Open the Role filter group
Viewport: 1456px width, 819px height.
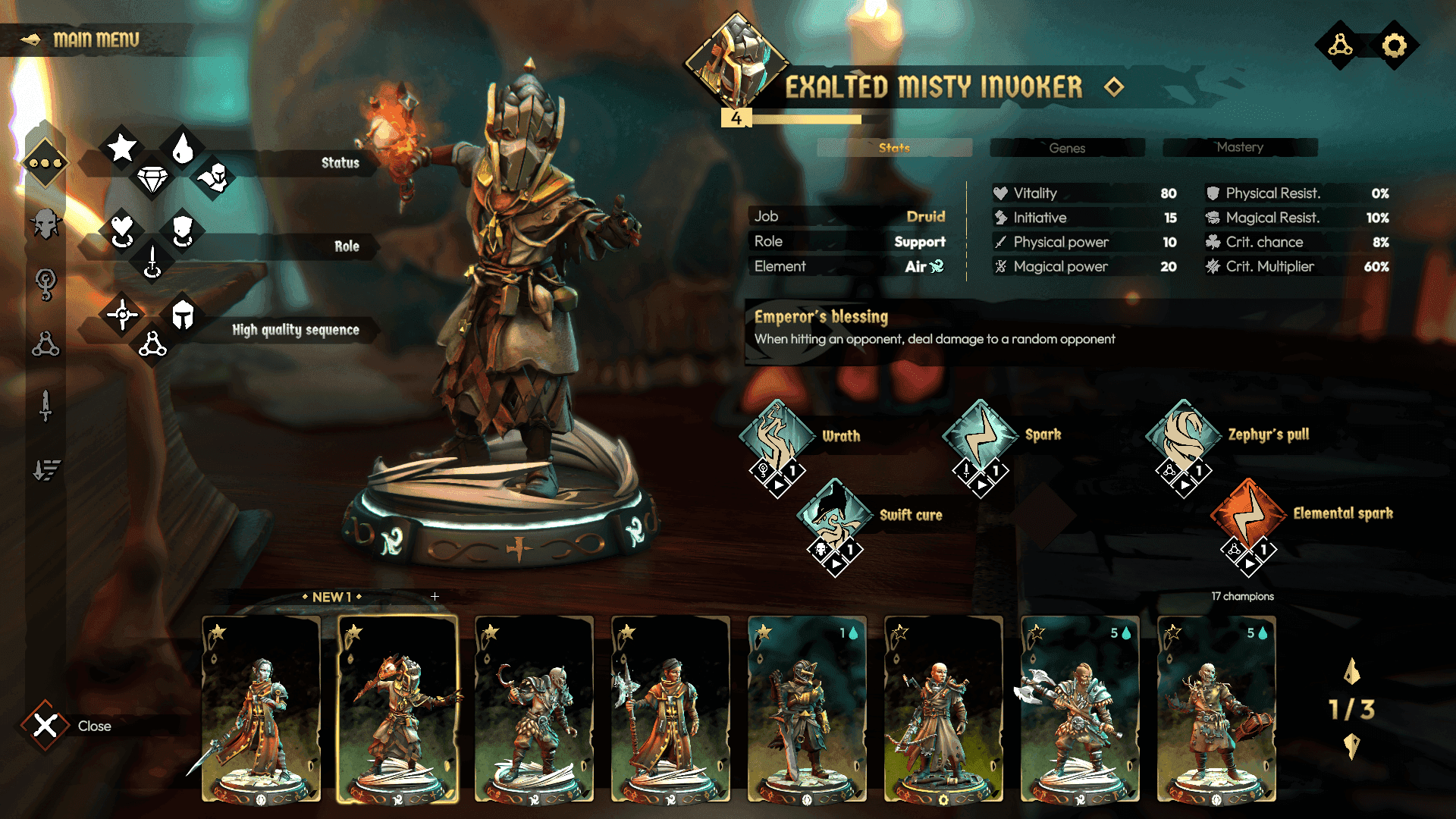tap(346, 246)
